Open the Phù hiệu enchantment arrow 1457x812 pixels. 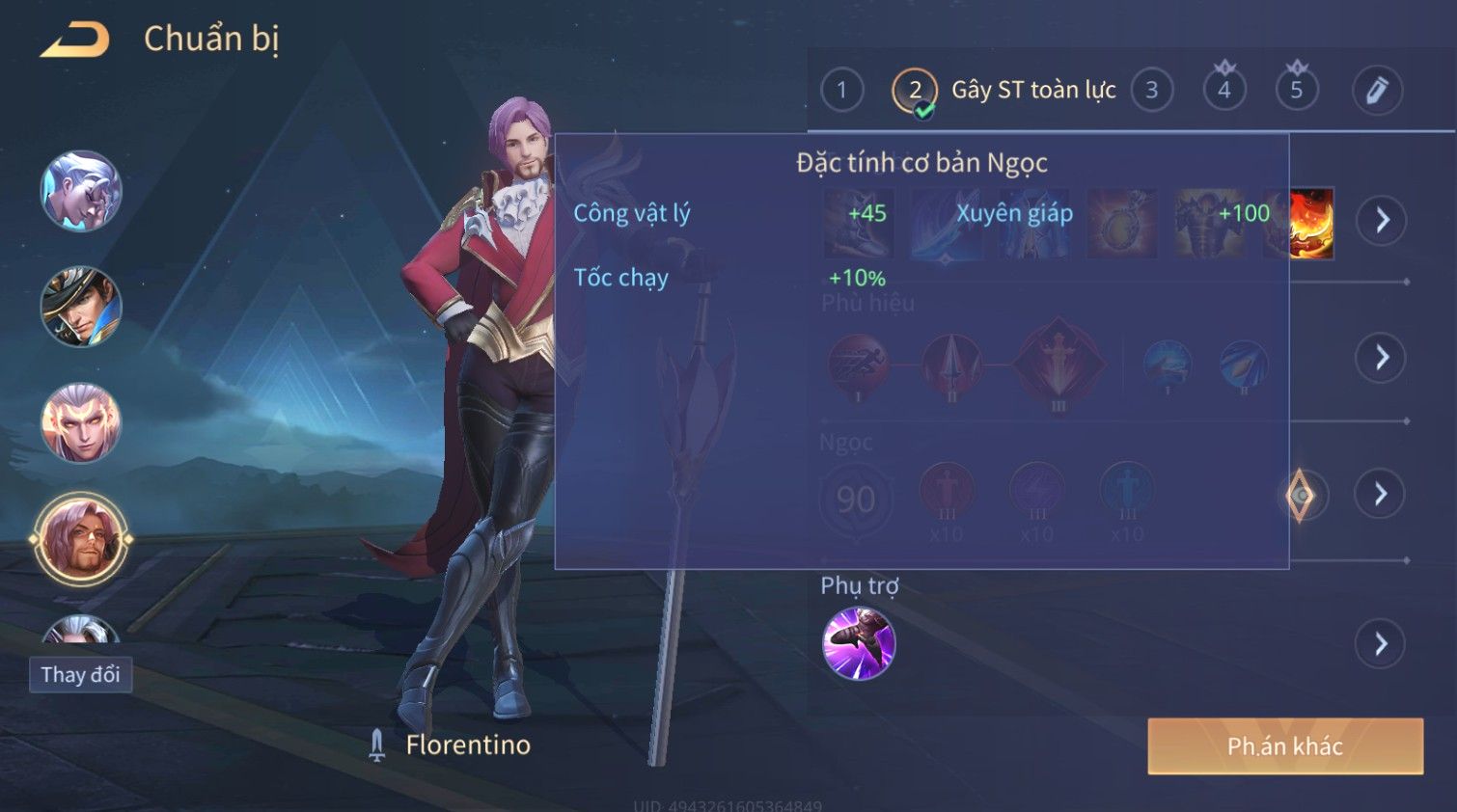(1382, 358)
